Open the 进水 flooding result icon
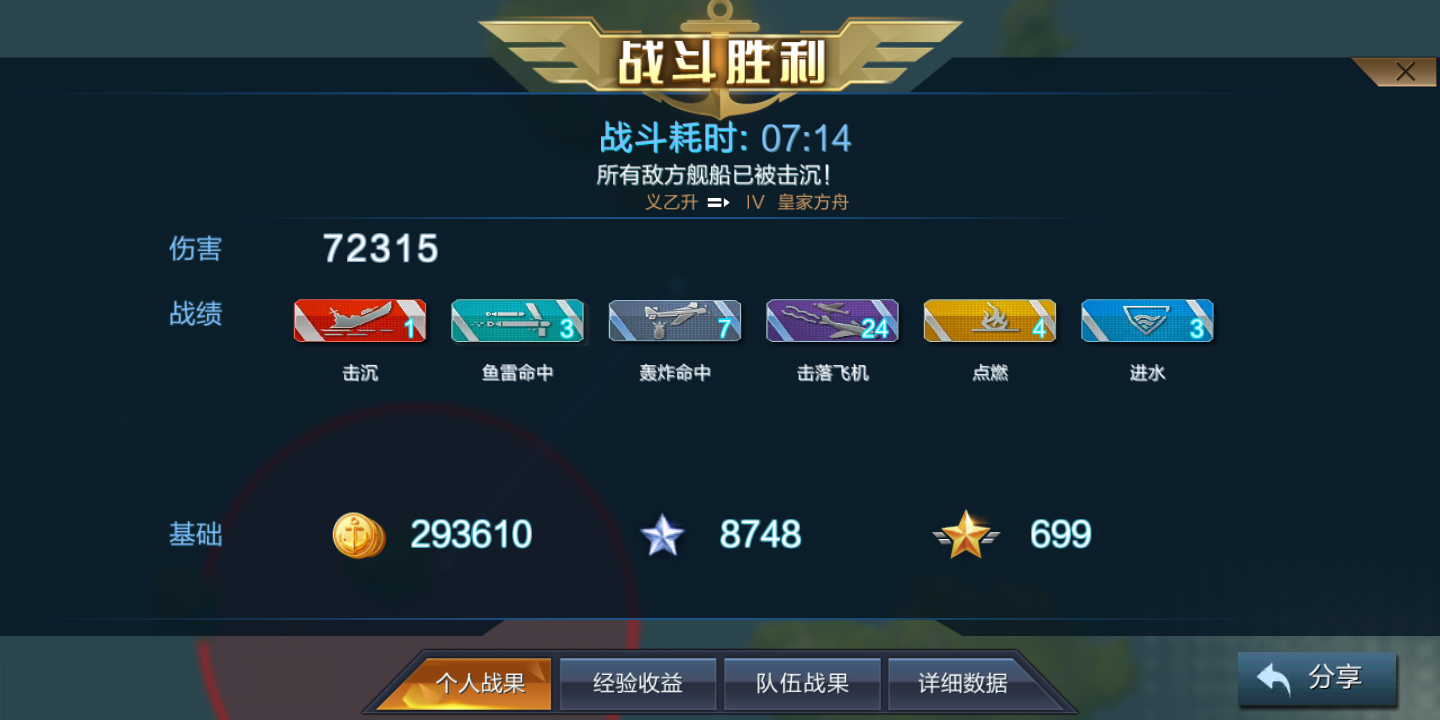The image size is (1440, 720). 1147,321
